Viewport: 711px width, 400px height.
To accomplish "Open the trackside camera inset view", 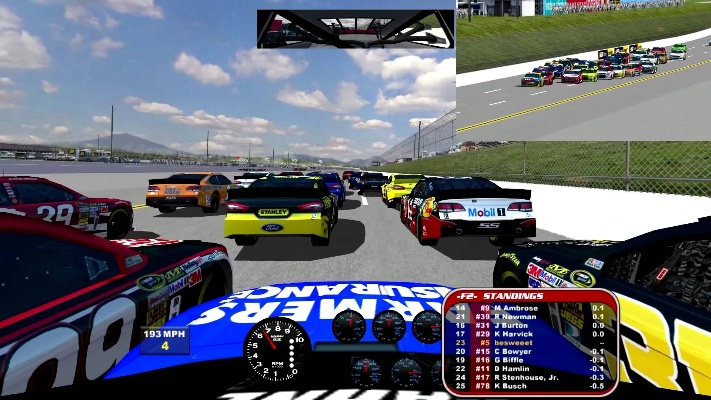I will (x=583, y=70).
